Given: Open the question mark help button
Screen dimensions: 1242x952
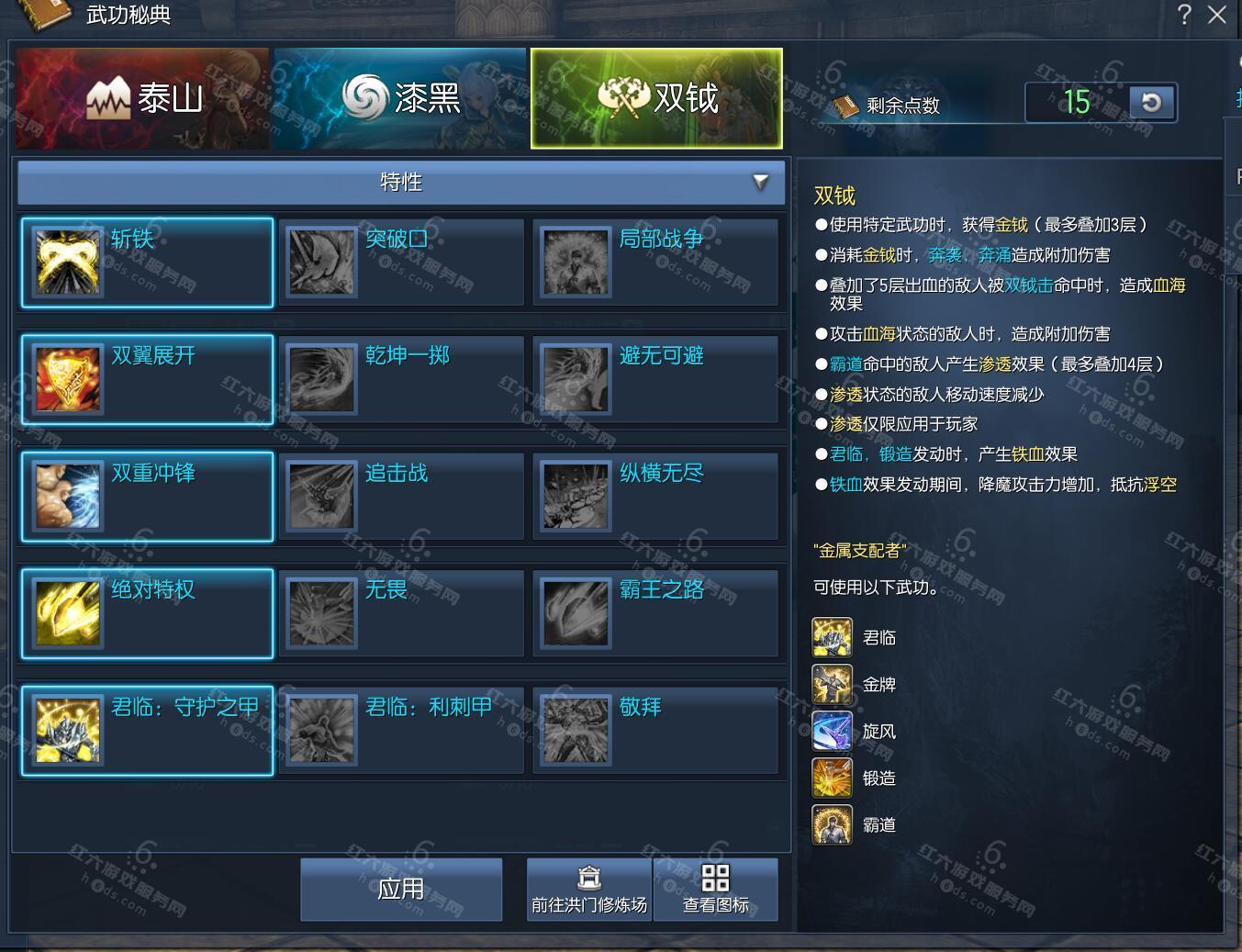Looking at the screenshot, I should [1184, 15].
